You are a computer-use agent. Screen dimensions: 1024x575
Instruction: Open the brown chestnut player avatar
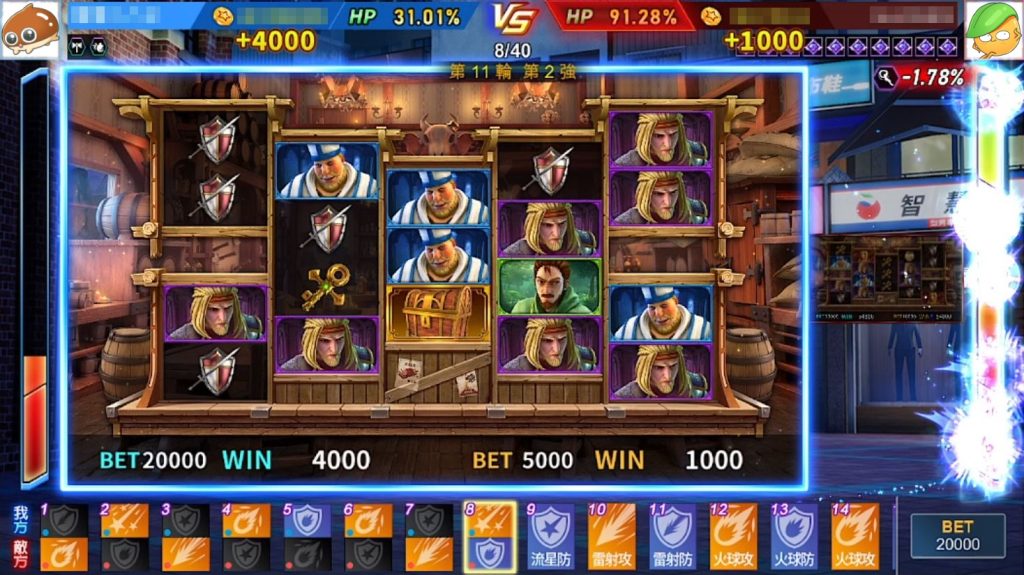tap(29, 30)
